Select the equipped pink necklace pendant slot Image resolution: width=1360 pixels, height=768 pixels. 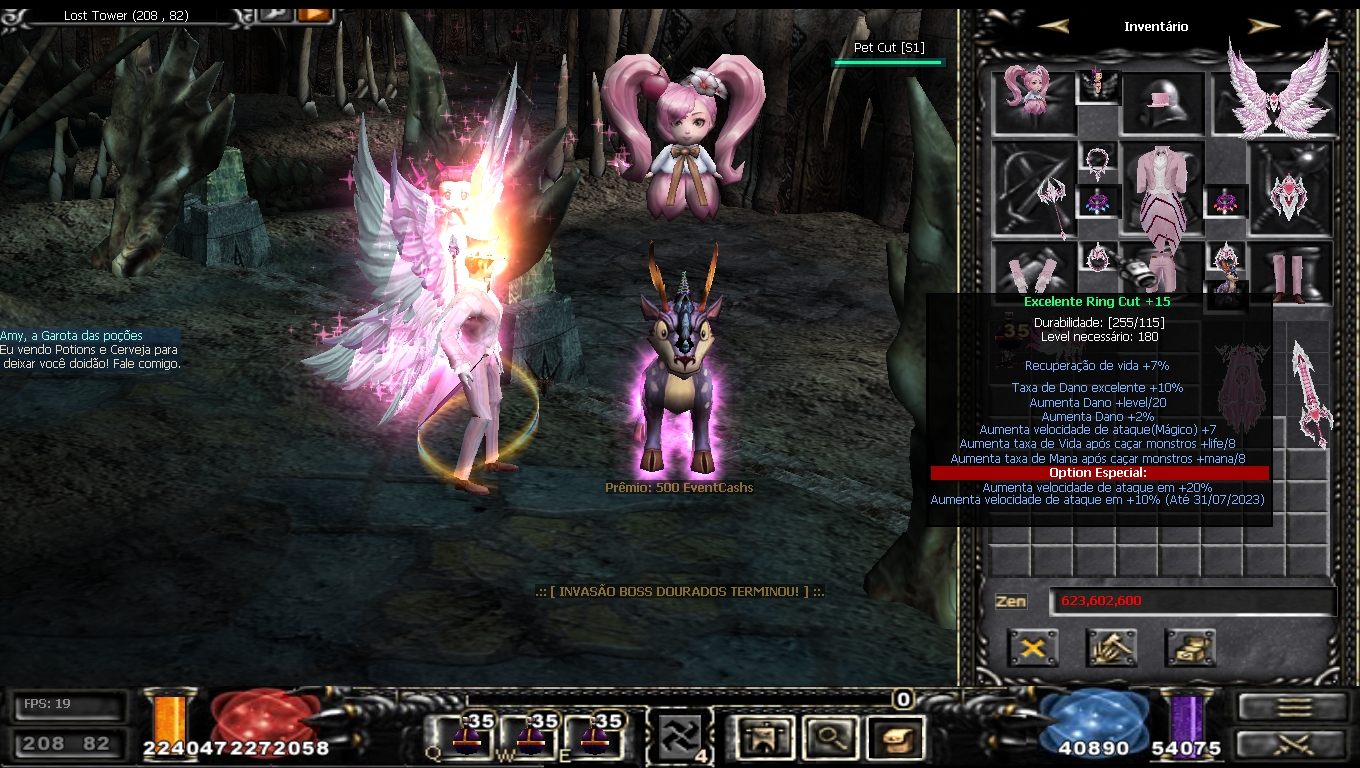pos(1099,160)
